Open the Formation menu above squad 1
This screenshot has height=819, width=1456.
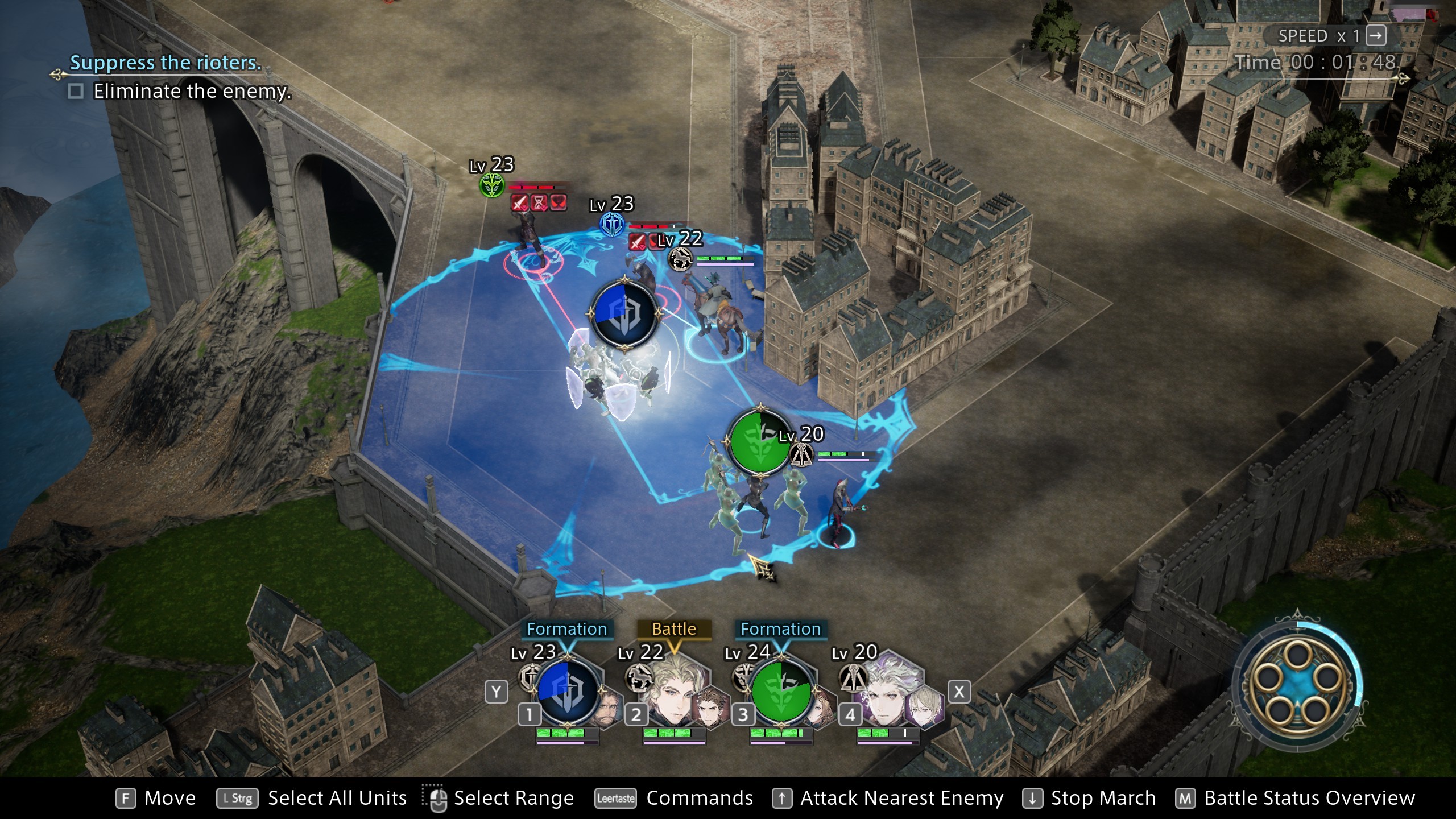[567, 628]
